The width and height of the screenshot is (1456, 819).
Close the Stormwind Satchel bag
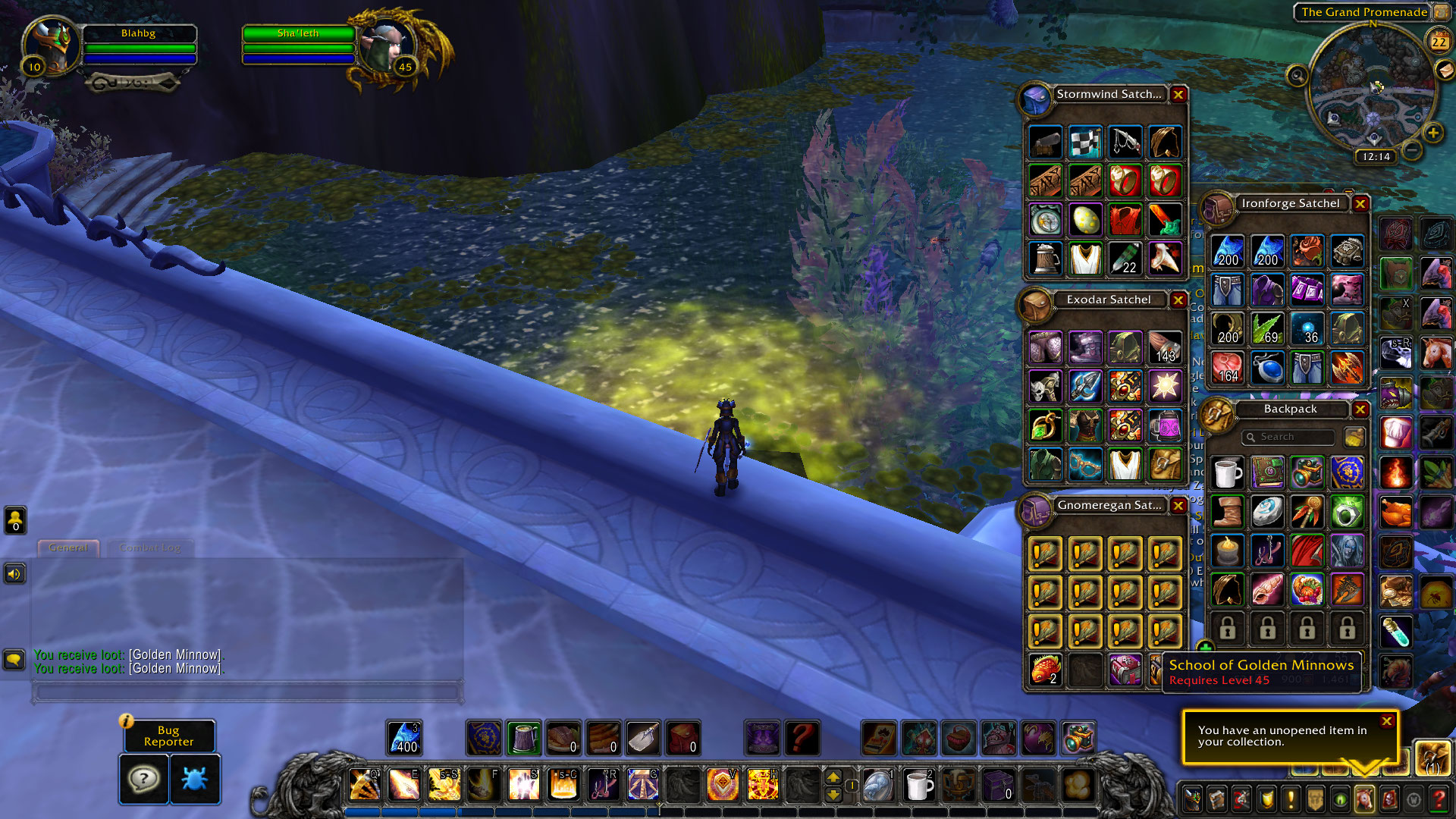1178,95
